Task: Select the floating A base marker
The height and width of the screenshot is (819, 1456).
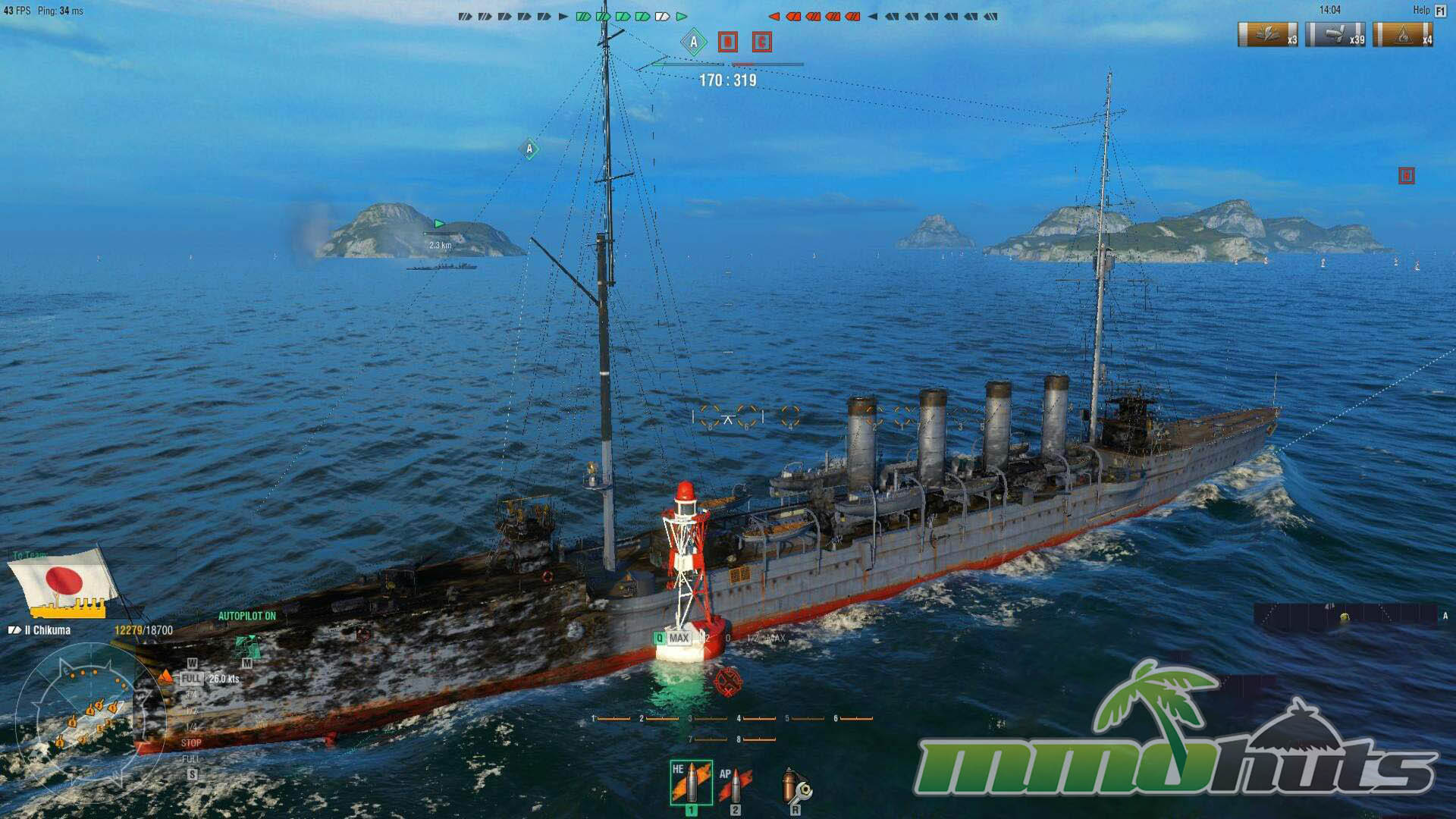Action: [x=529, y=149]
